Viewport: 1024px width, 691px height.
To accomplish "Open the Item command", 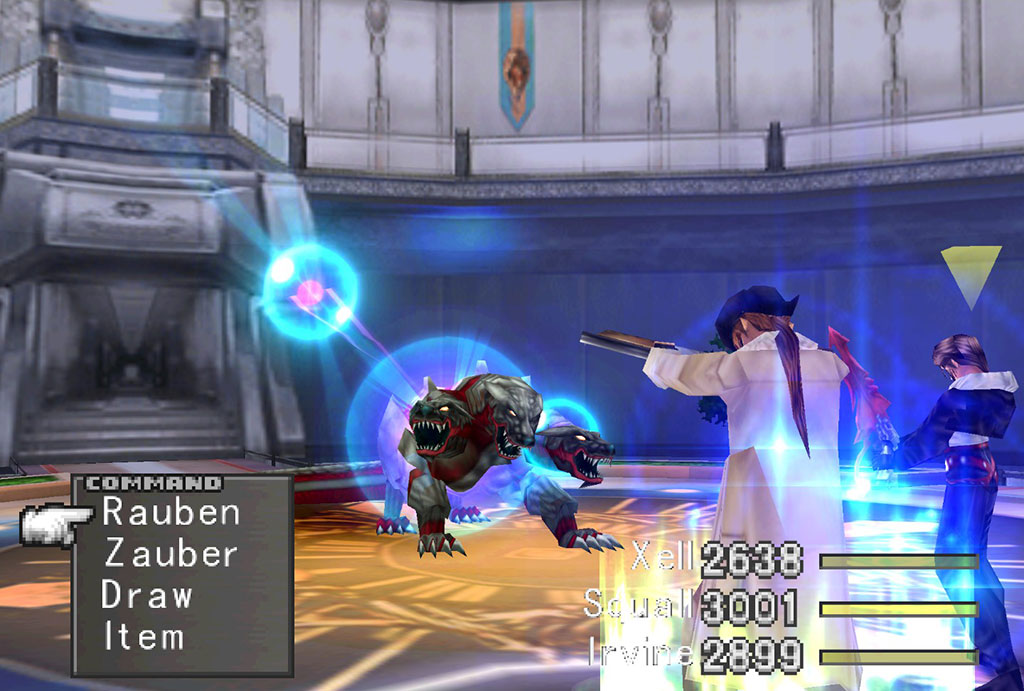I will click(143, 636).
